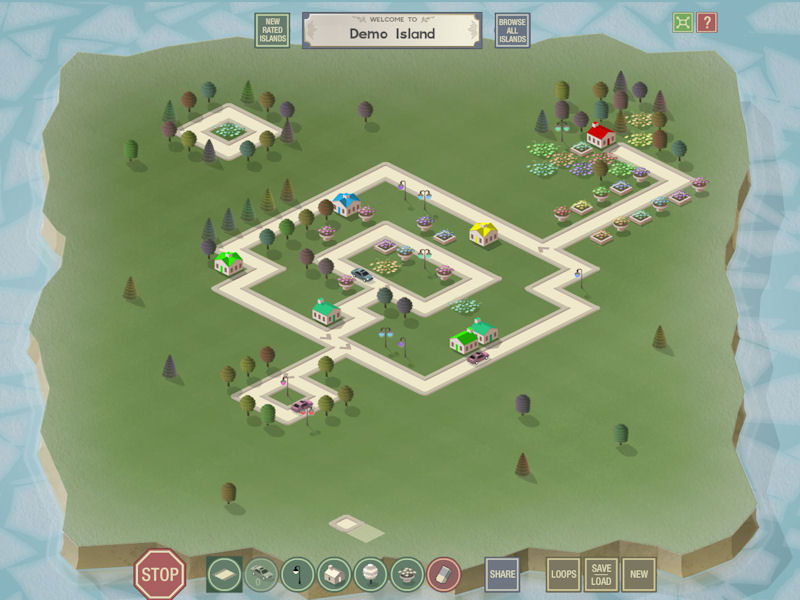Pick the street lamp tool
Screen dimensions: 800x600
(x=297, y=574)
